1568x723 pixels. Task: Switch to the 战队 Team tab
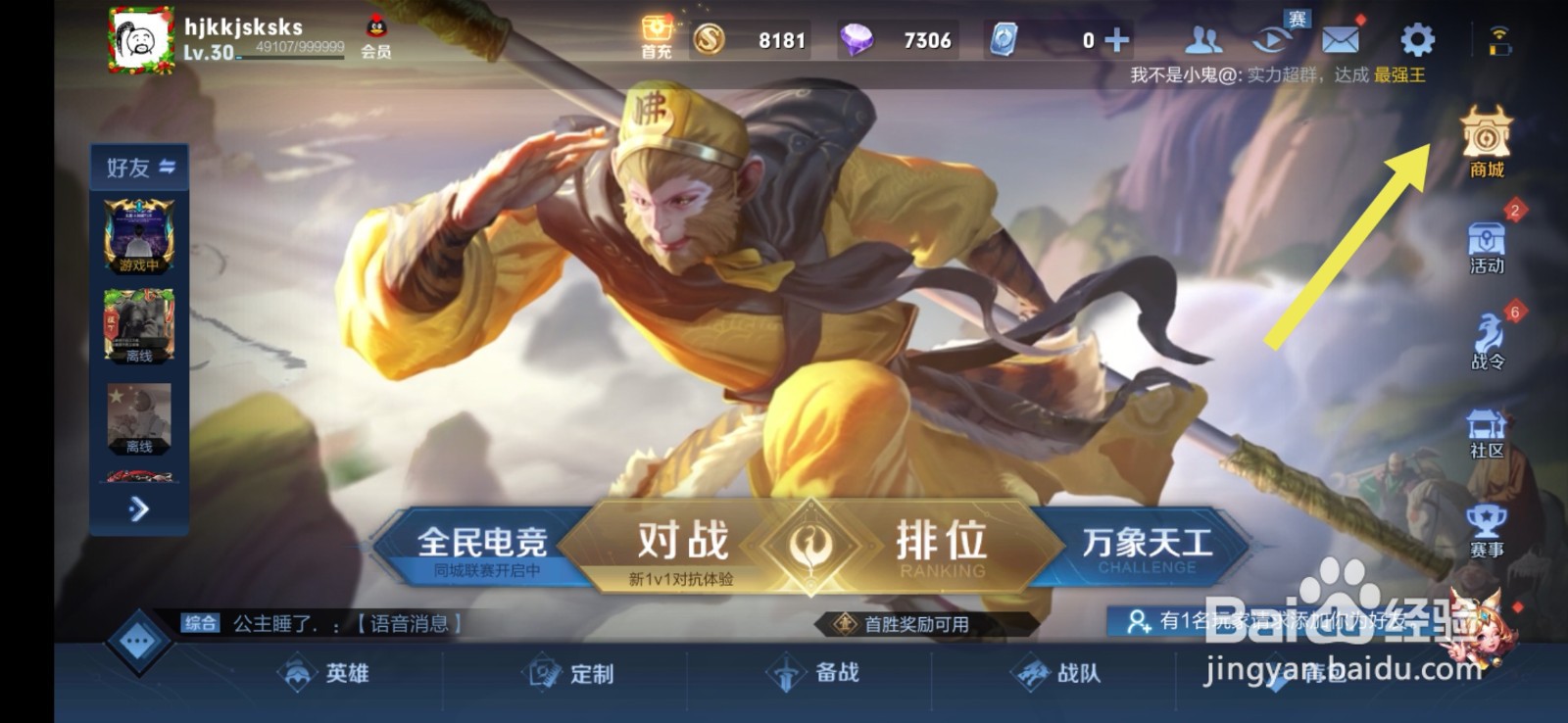[x=1064, y=675]
